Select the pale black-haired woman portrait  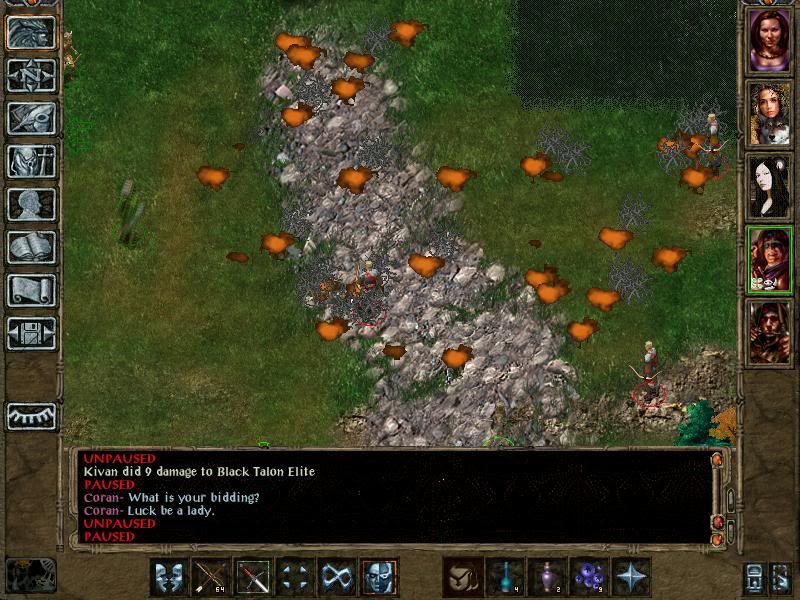coord(770,186)
